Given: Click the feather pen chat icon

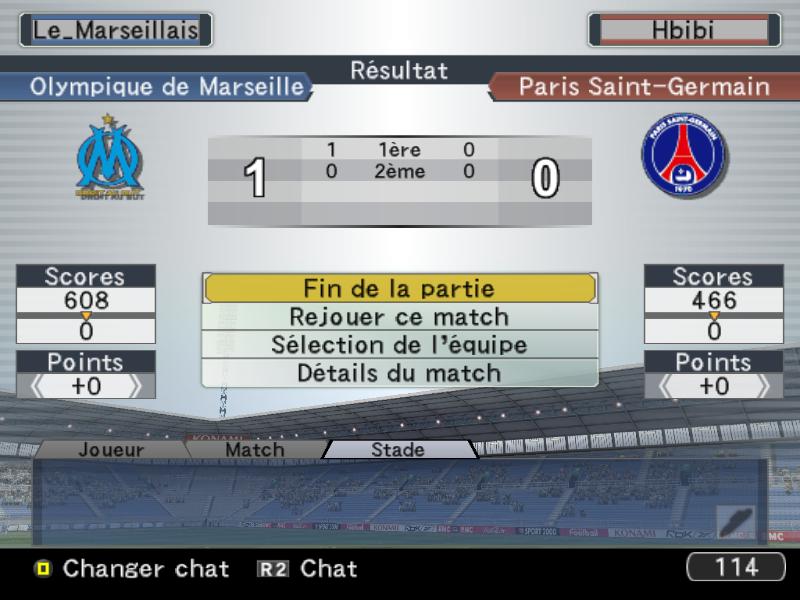Looking at the screenshot, I should point(735,522).
